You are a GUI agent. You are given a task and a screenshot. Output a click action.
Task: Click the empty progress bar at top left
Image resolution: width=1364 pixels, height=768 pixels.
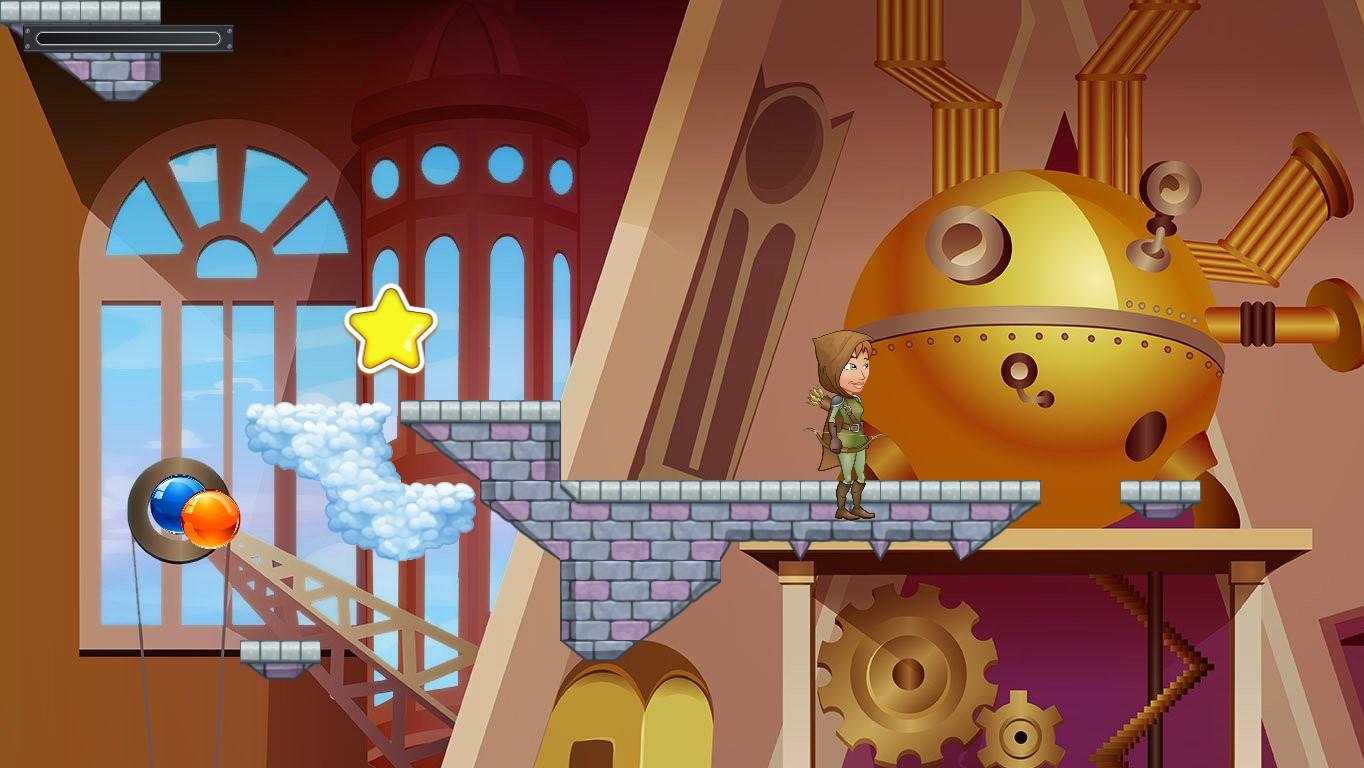coord(128,36)
